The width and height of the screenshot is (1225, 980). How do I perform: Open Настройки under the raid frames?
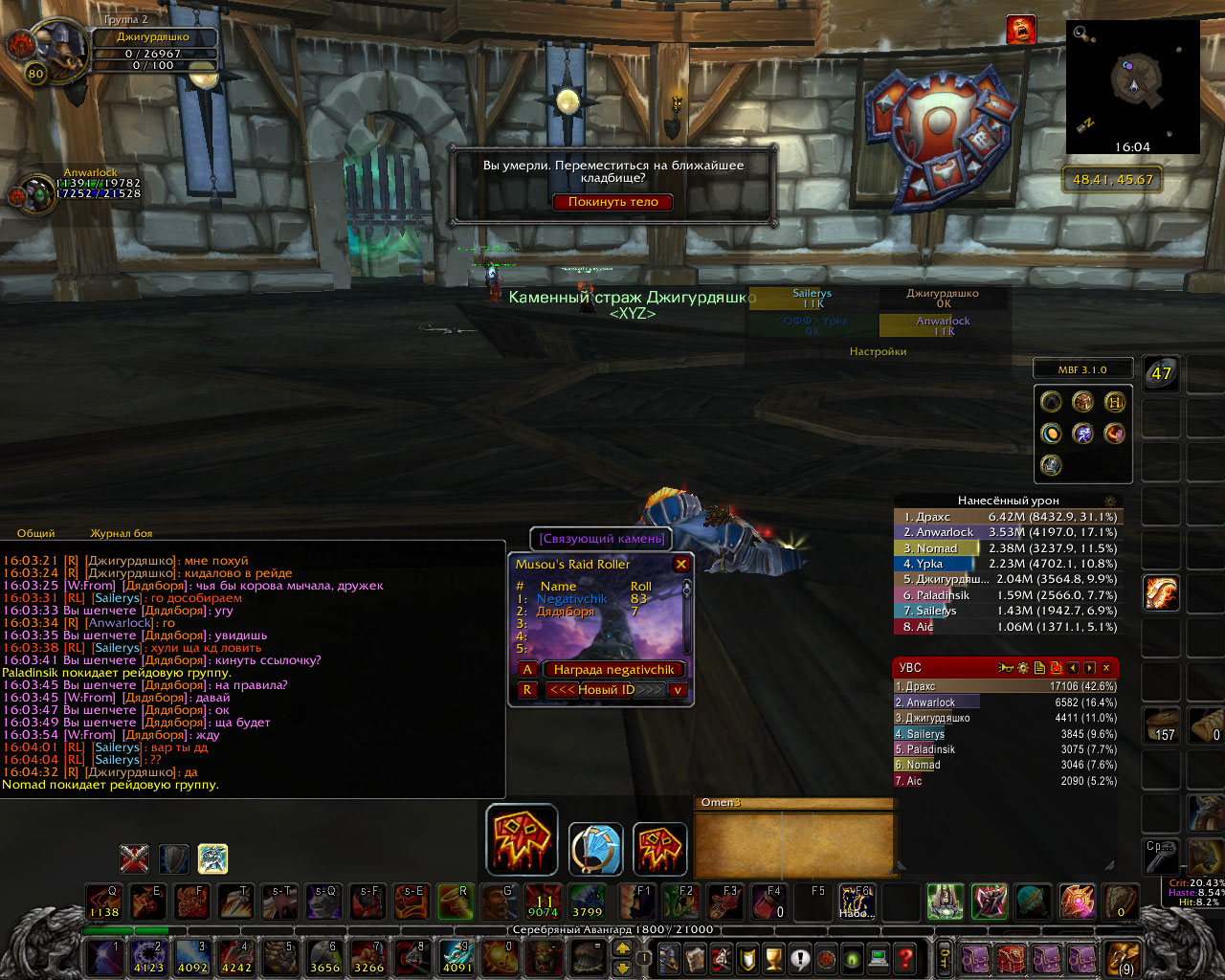click(878, 352)
